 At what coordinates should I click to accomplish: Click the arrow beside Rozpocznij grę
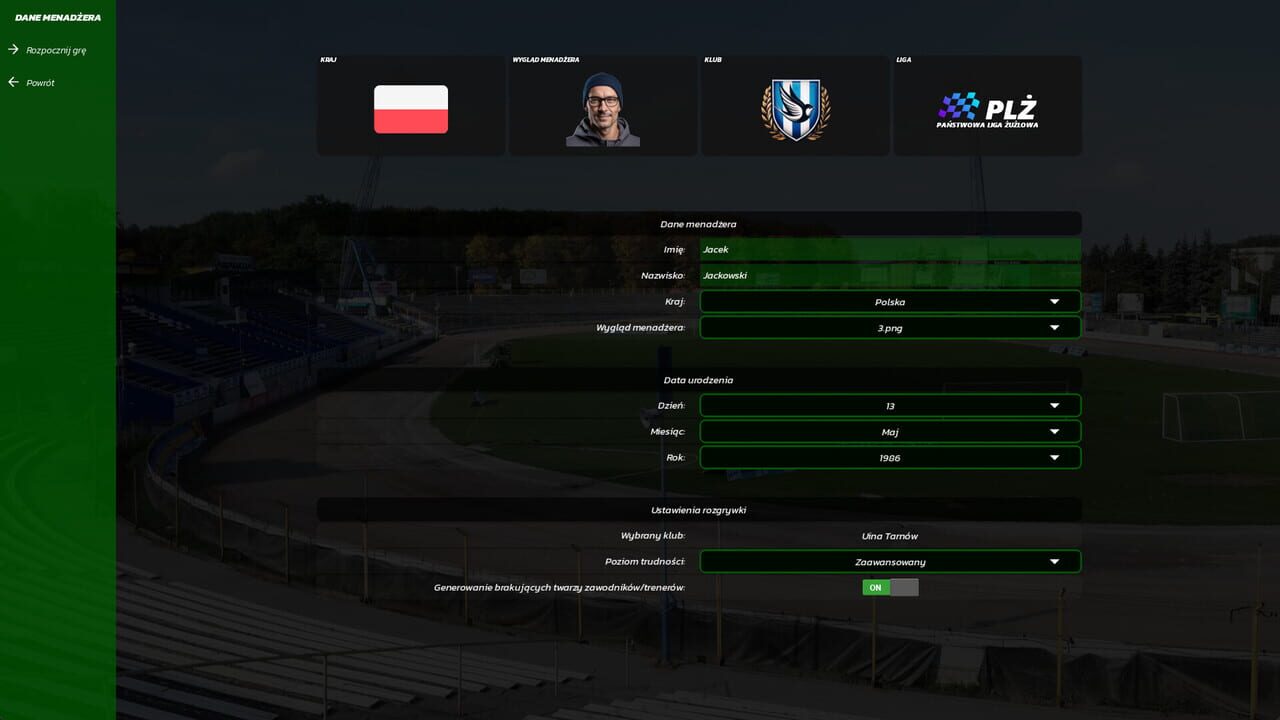tap(13, 48)
